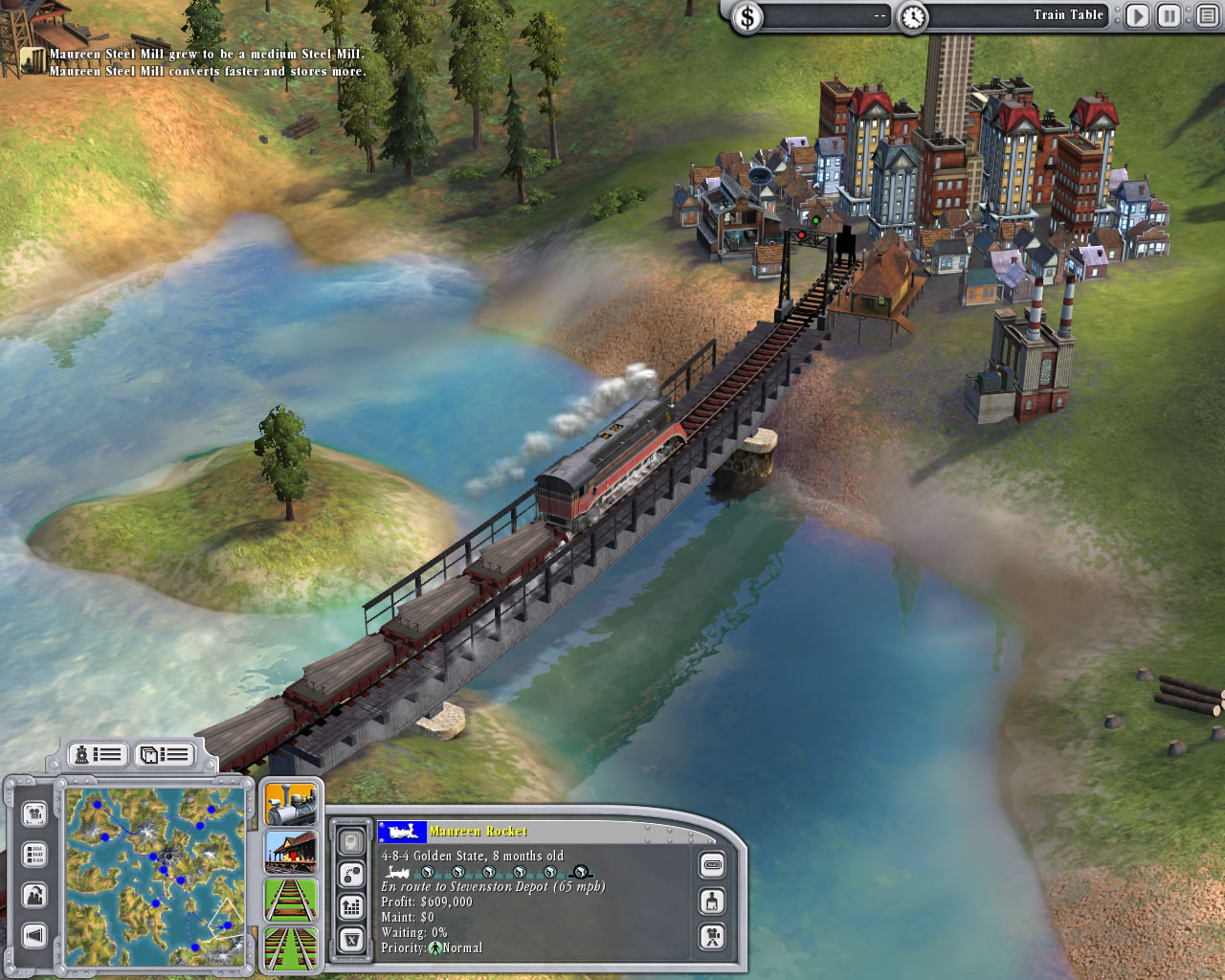Screen dimensions: 1225x980
Task: Open the Train Table dropdown
Action: 1070,15
